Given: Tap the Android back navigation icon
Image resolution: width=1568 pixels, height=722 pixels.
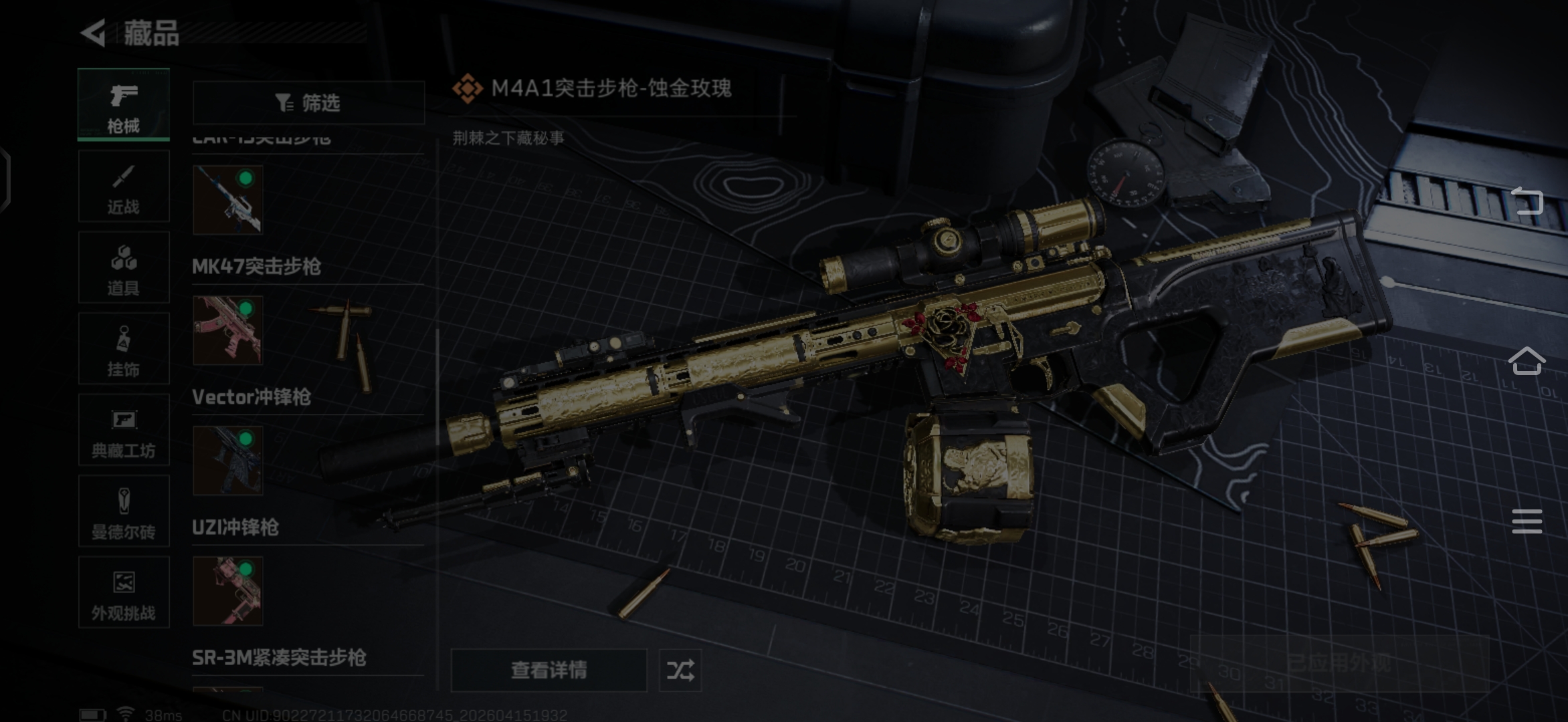Looking at the screenshot, I should (x=1527, y=201).
